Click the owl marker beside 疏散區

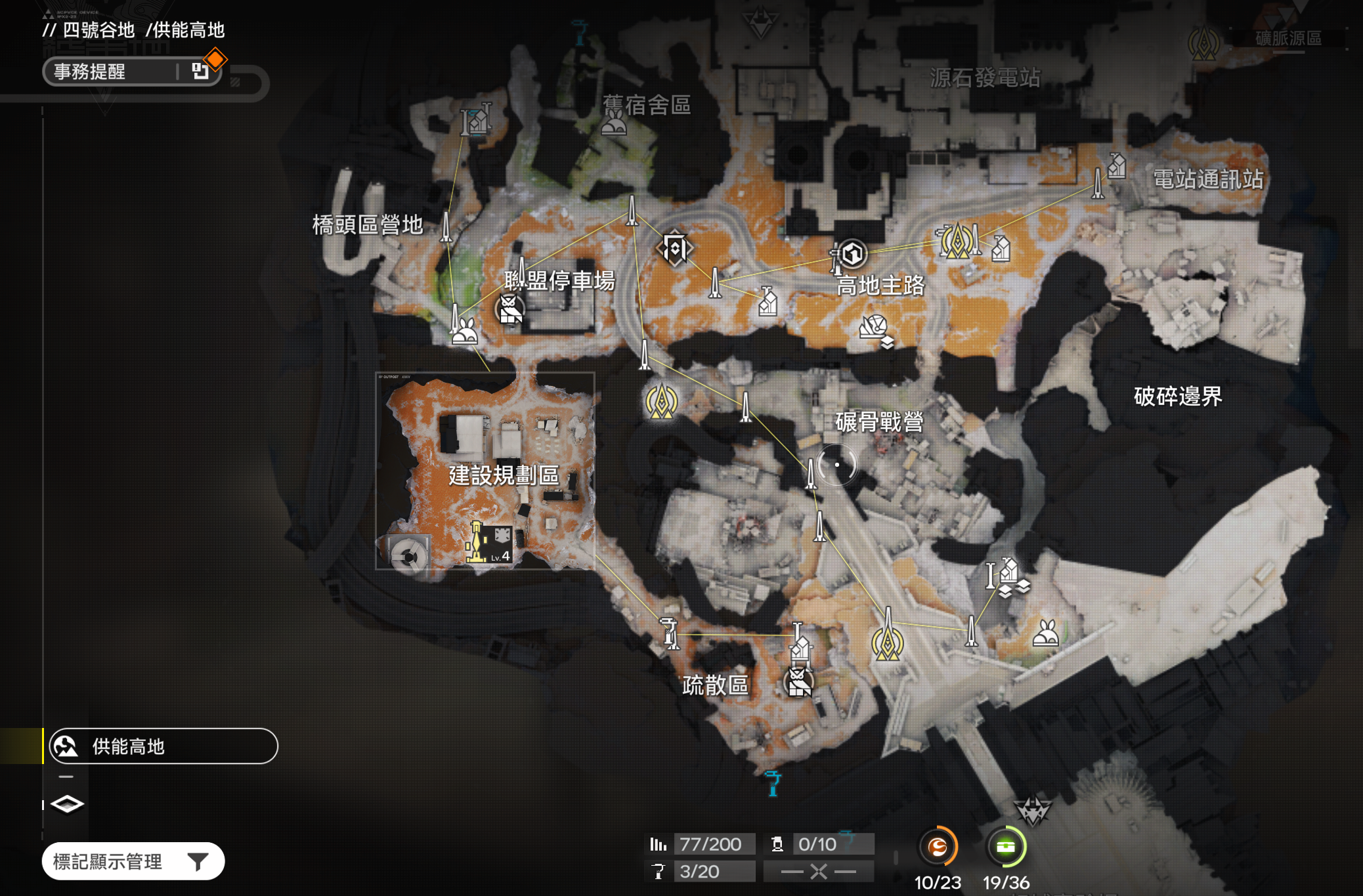799,683
